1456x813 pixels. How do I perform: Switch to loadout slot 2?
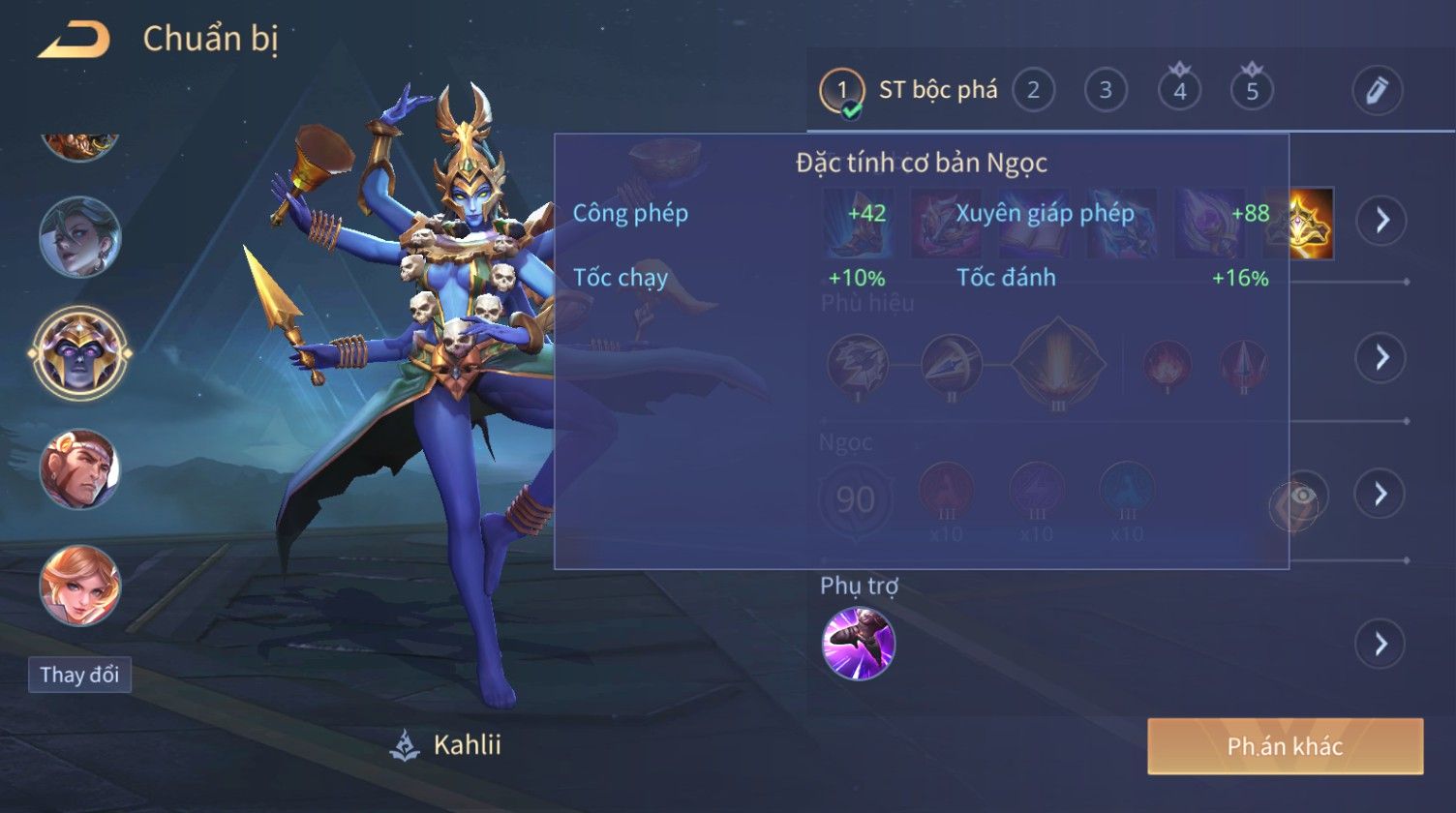click(1033, 91)
